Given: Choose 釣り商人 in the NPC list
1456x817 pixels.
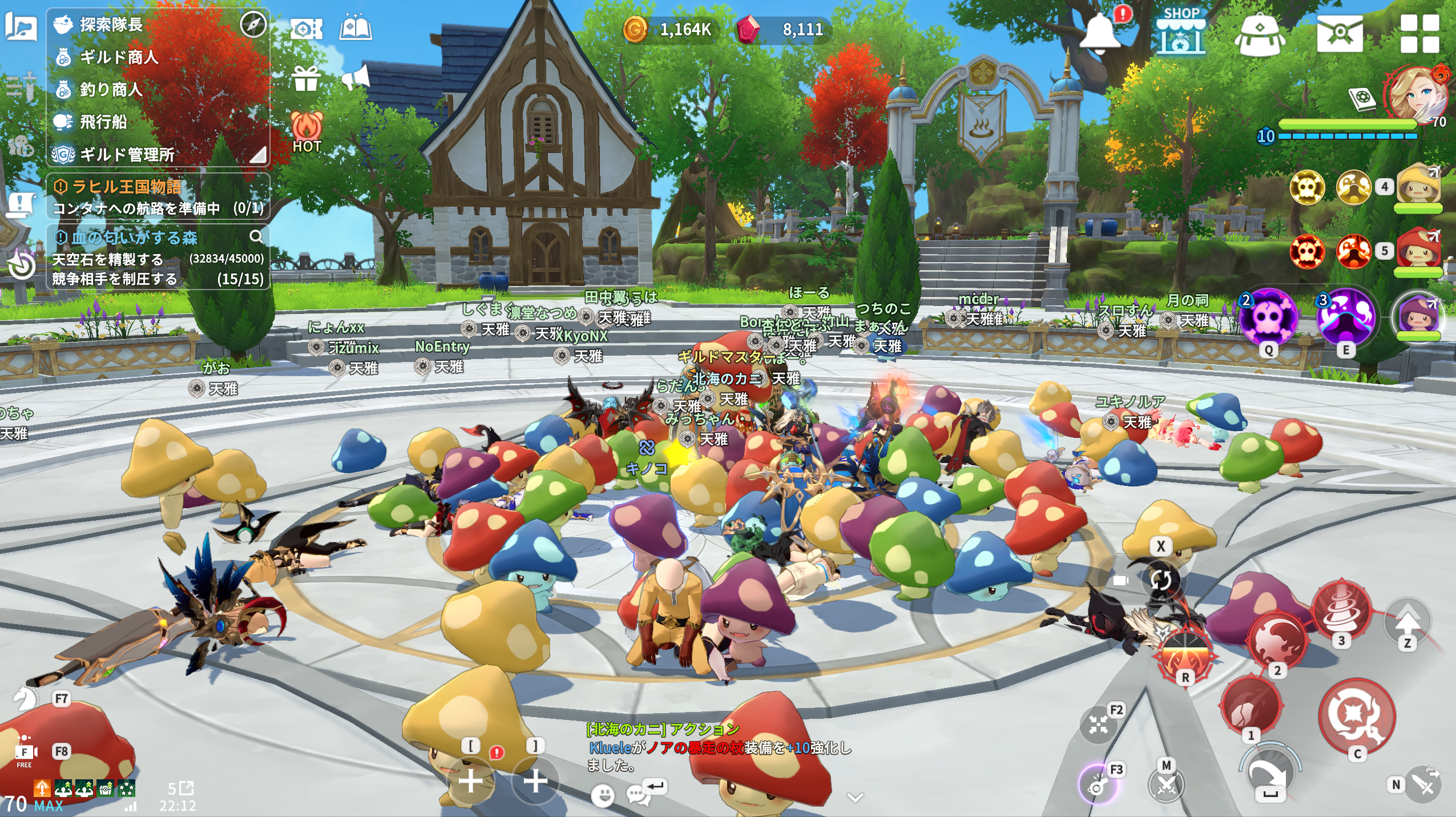Looking at the screenshot, I should click(x=111, y=90).
